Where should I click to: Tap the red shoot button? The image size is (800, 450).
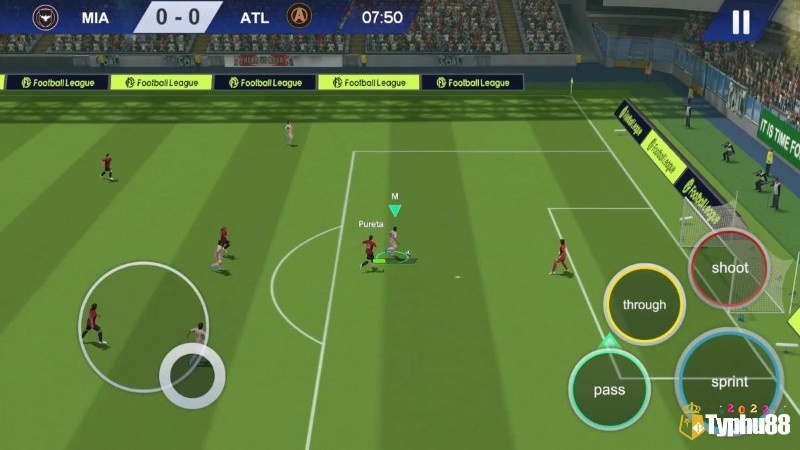pos(729,268)
